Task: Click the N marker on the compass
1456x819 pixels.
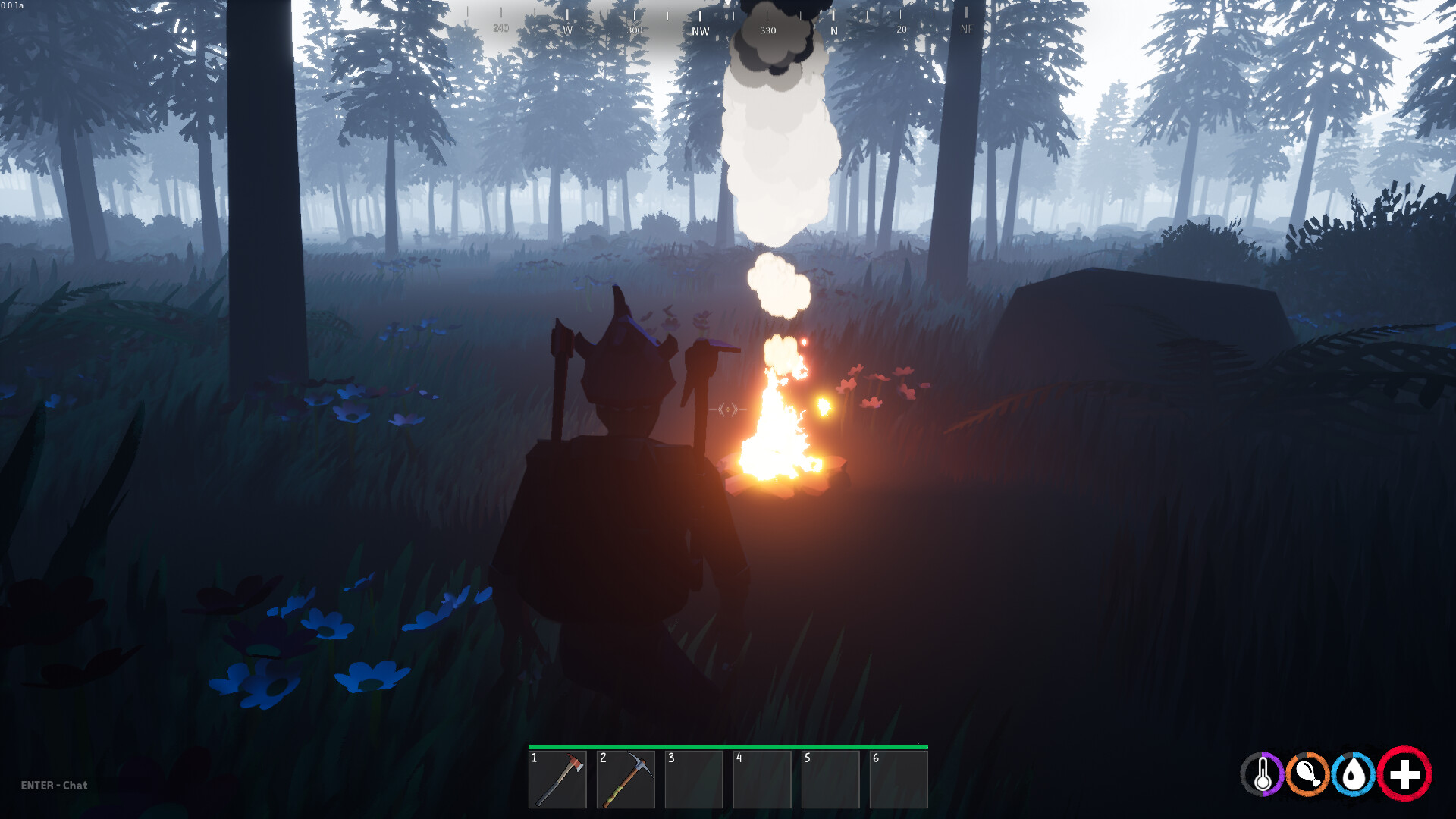Action: click(x=835, y=30)
